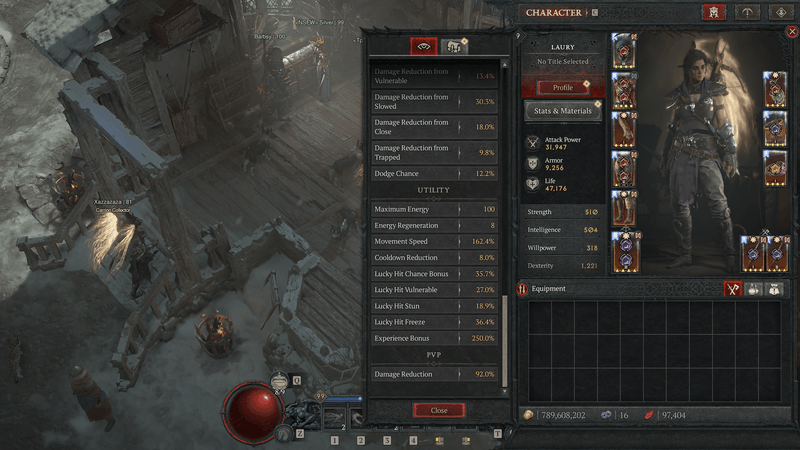The image size is (800, 450).
Task: Close the stats panel with the Close button
Action: 439,411
